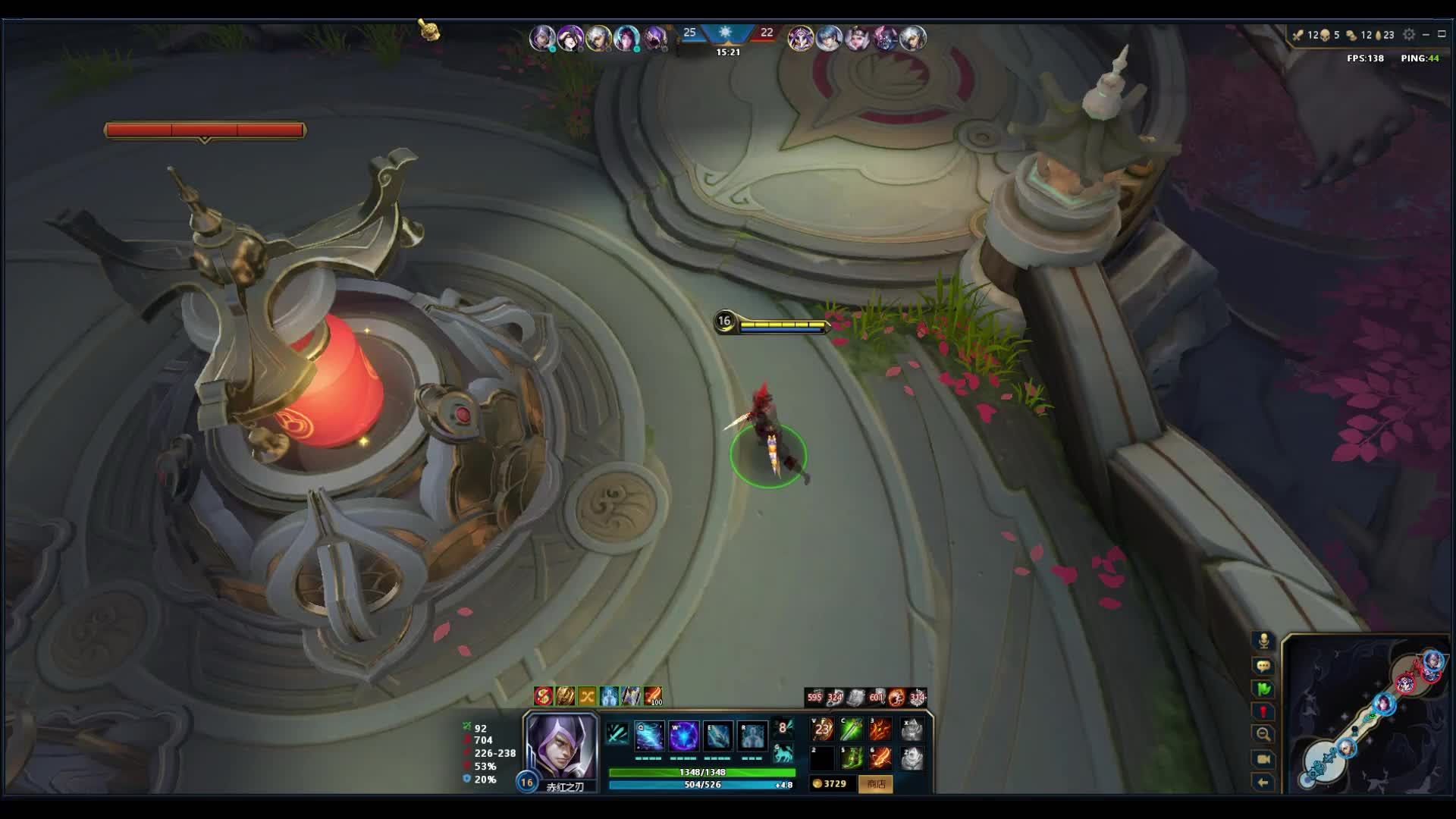Image resolution: width=1456 pixels, height=819 pixels.
Task: Click the minimap magnifier zoom button
Action: [1263, 734]
